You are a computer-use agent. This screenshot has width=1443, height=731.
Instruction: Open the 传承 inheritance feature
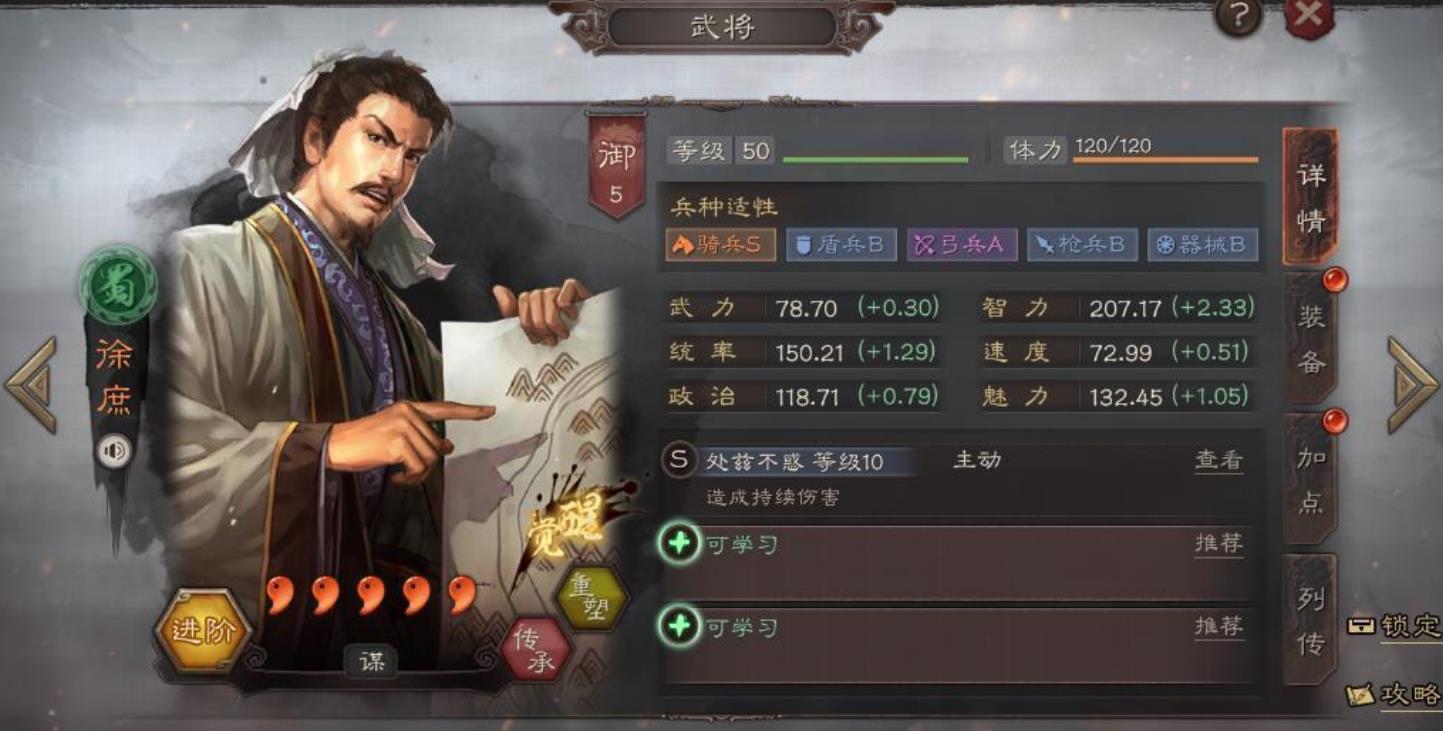[534, 649]
